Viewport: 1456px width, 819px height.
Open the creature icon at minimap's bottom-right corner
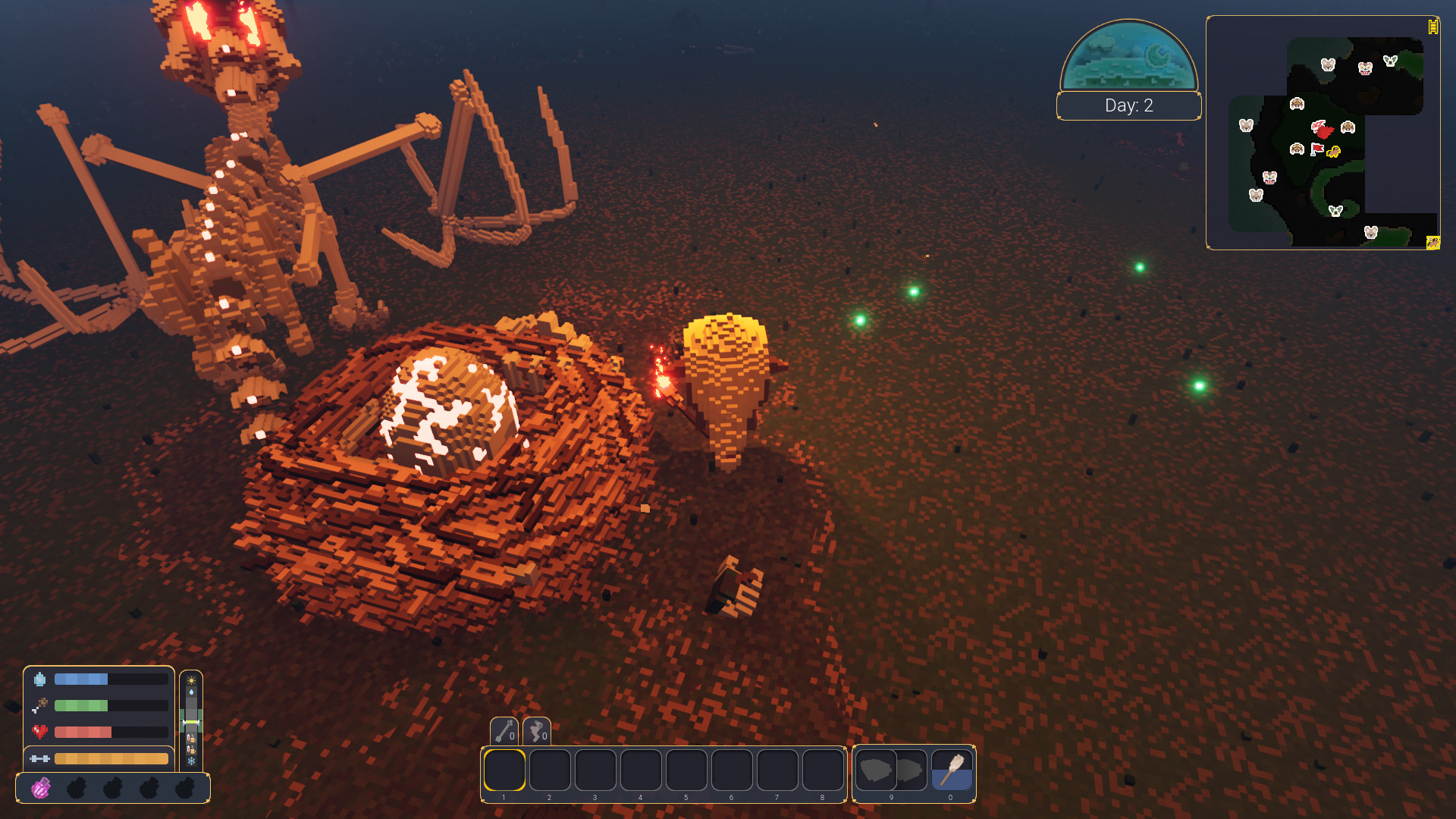[x=1433, y=244]
